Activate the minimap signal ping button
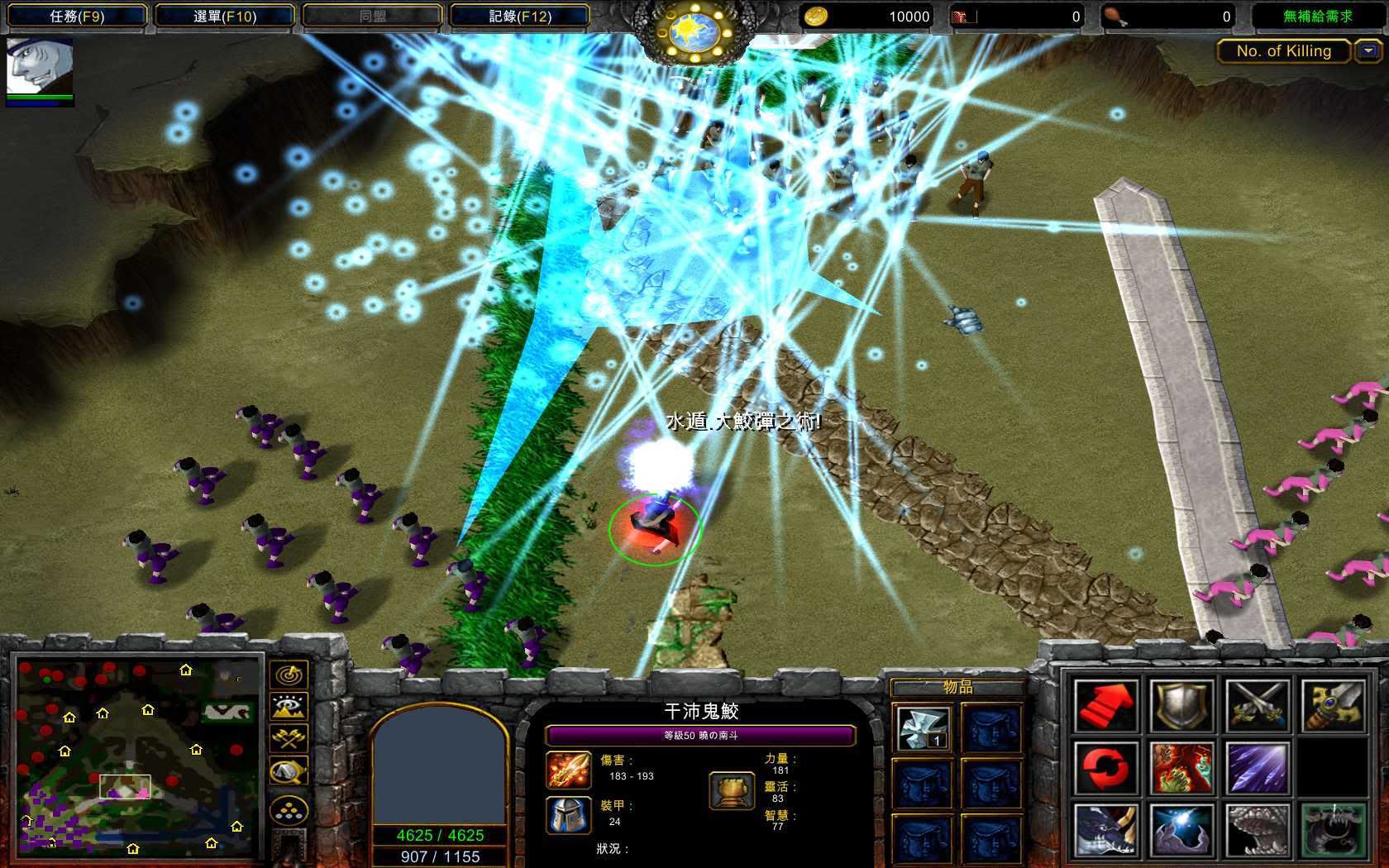 click(289, 674)
